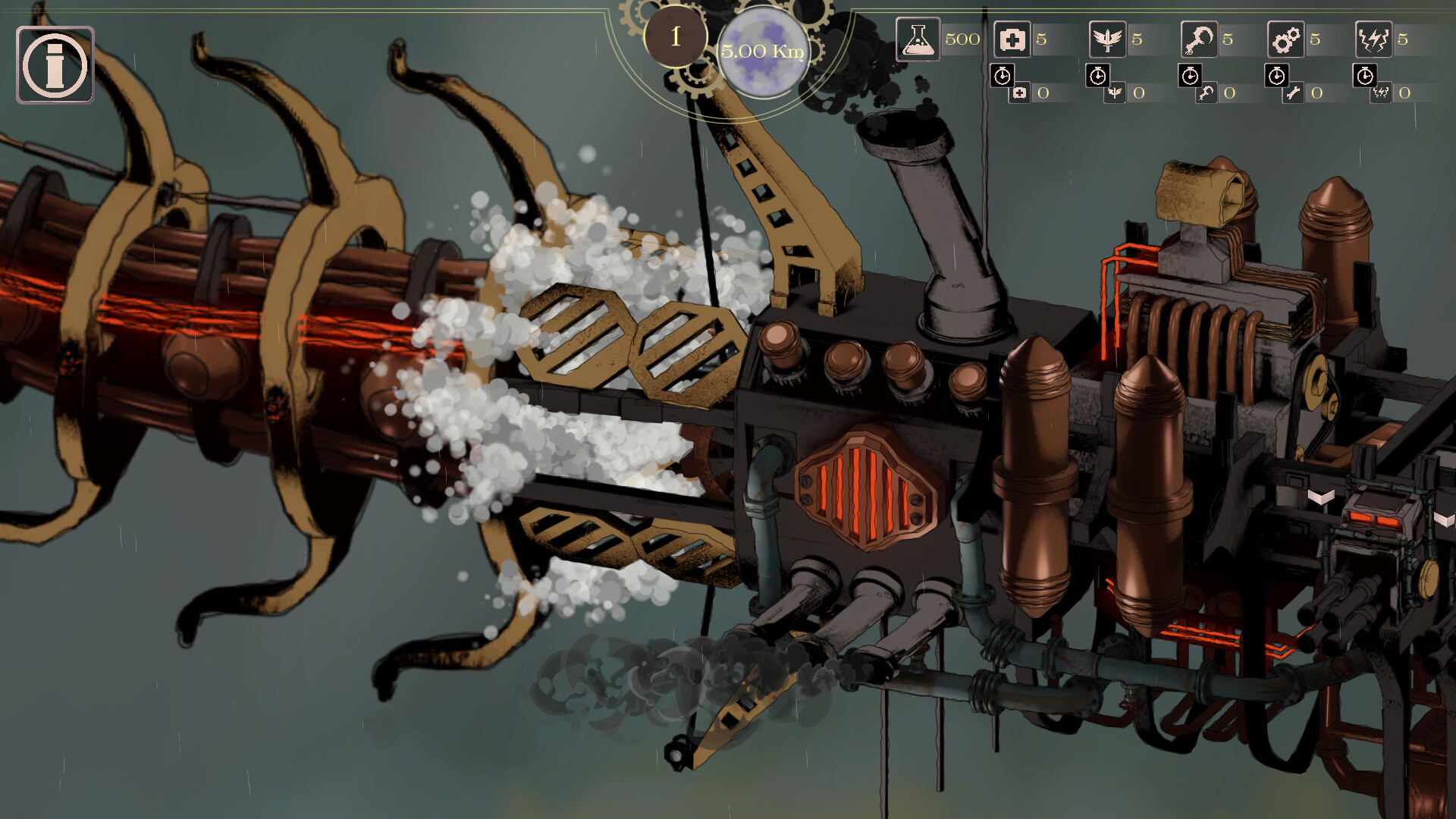This screenshot has height=819, width=1456.
Task: Click the moon distance indicator
Action: coord(761,52)
